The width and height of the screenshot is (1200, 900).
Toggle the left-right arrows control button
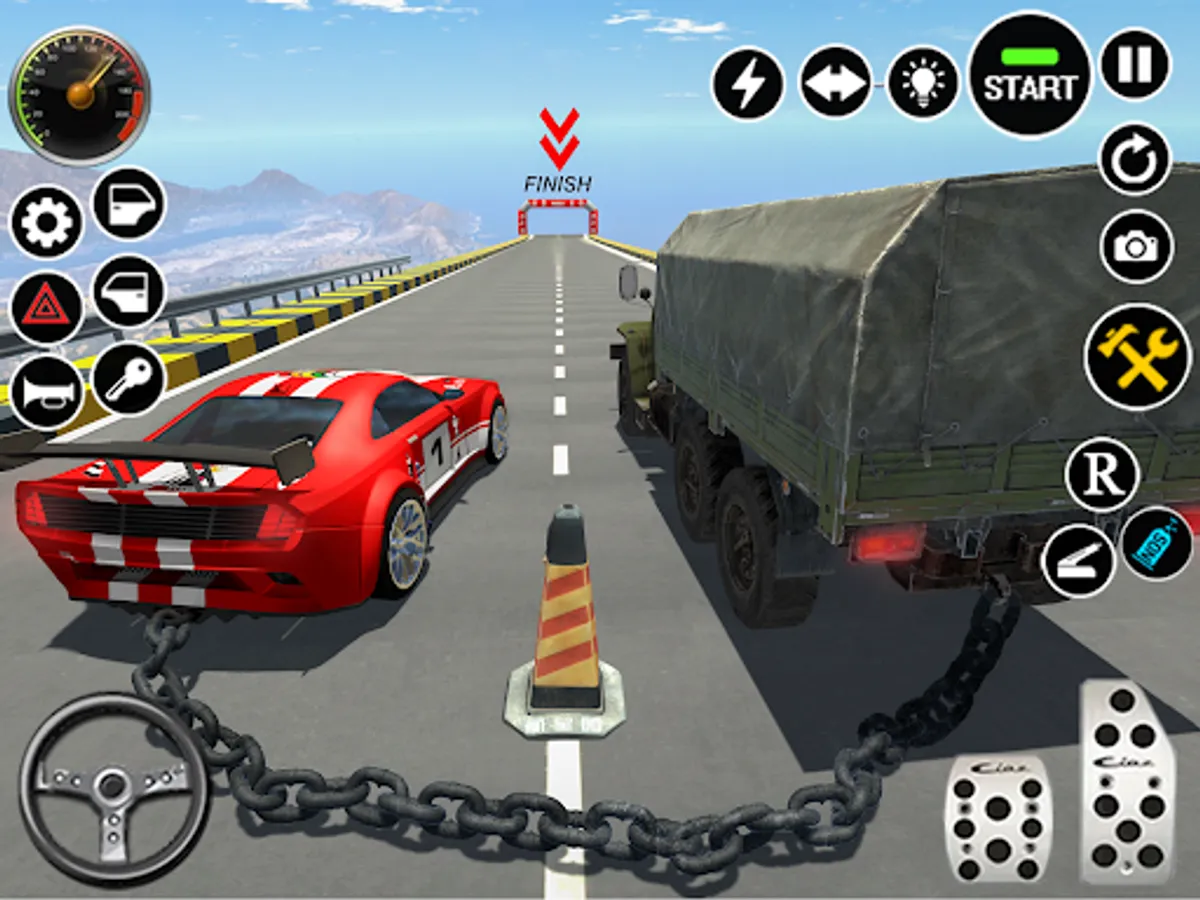click(835, 82)
